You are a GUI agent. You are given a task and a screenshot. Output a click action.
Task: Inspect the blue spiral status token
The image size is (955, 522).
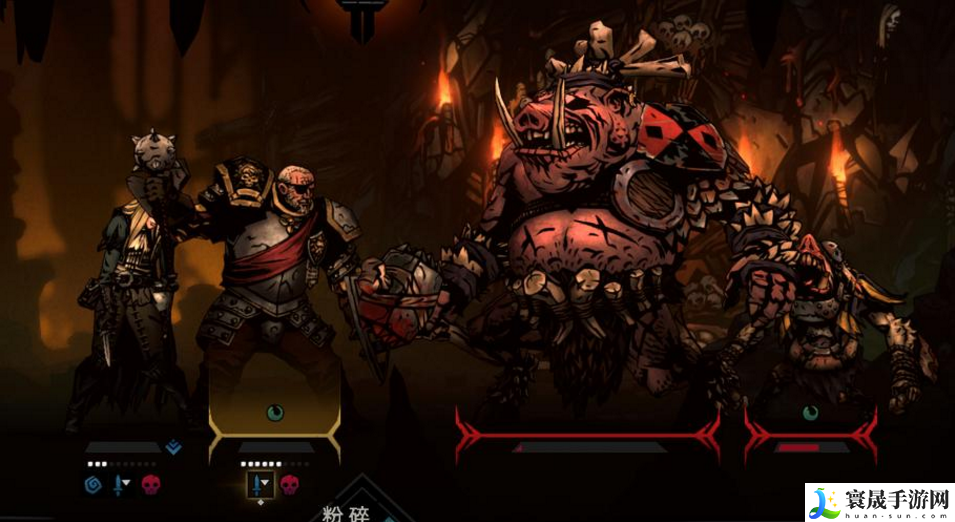coord(94,485)
